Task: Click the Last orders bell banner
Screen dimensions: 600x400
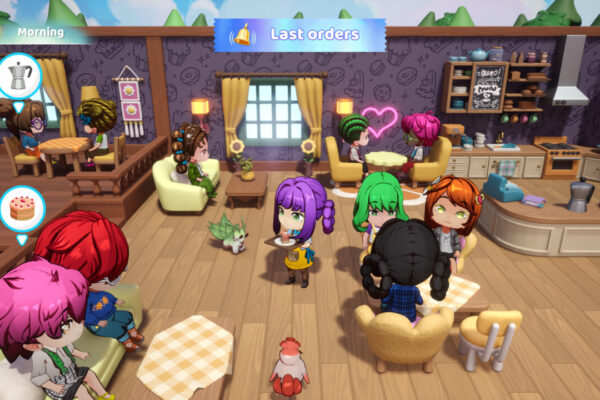Action: pos(300,35)
